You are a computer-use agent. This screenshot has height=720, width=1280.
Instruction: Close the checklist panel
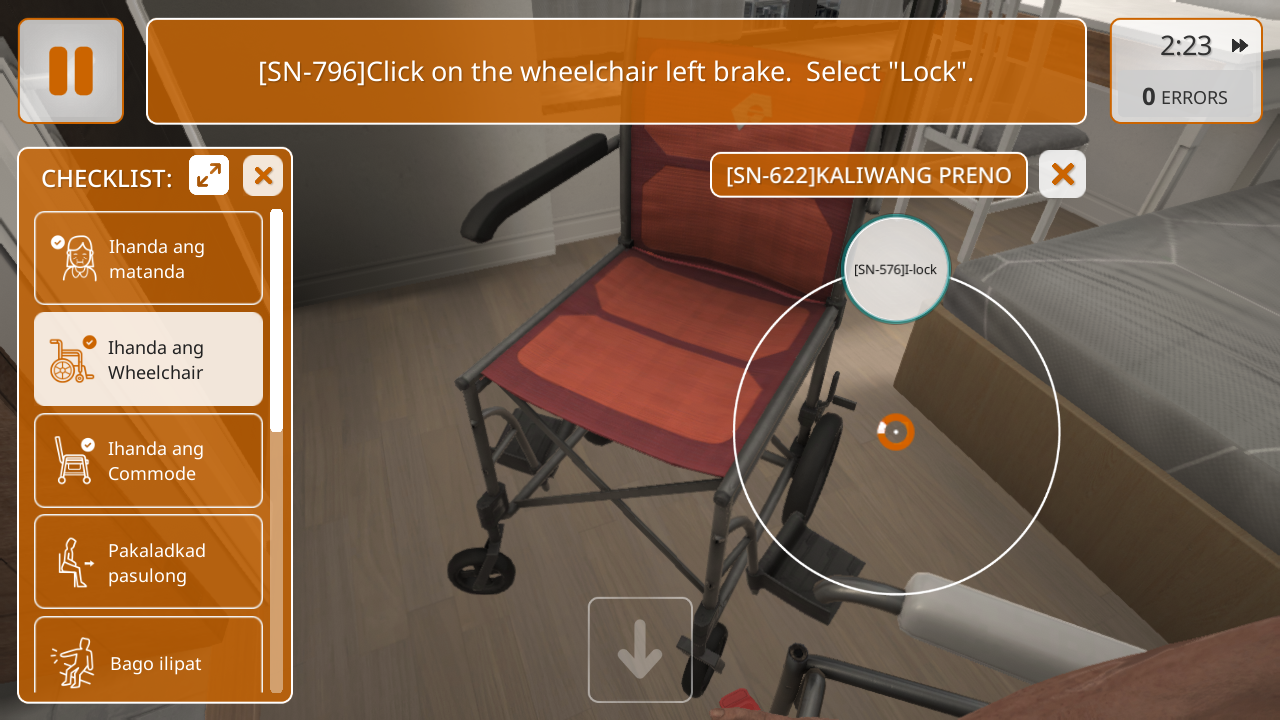[x=263, y=176]
